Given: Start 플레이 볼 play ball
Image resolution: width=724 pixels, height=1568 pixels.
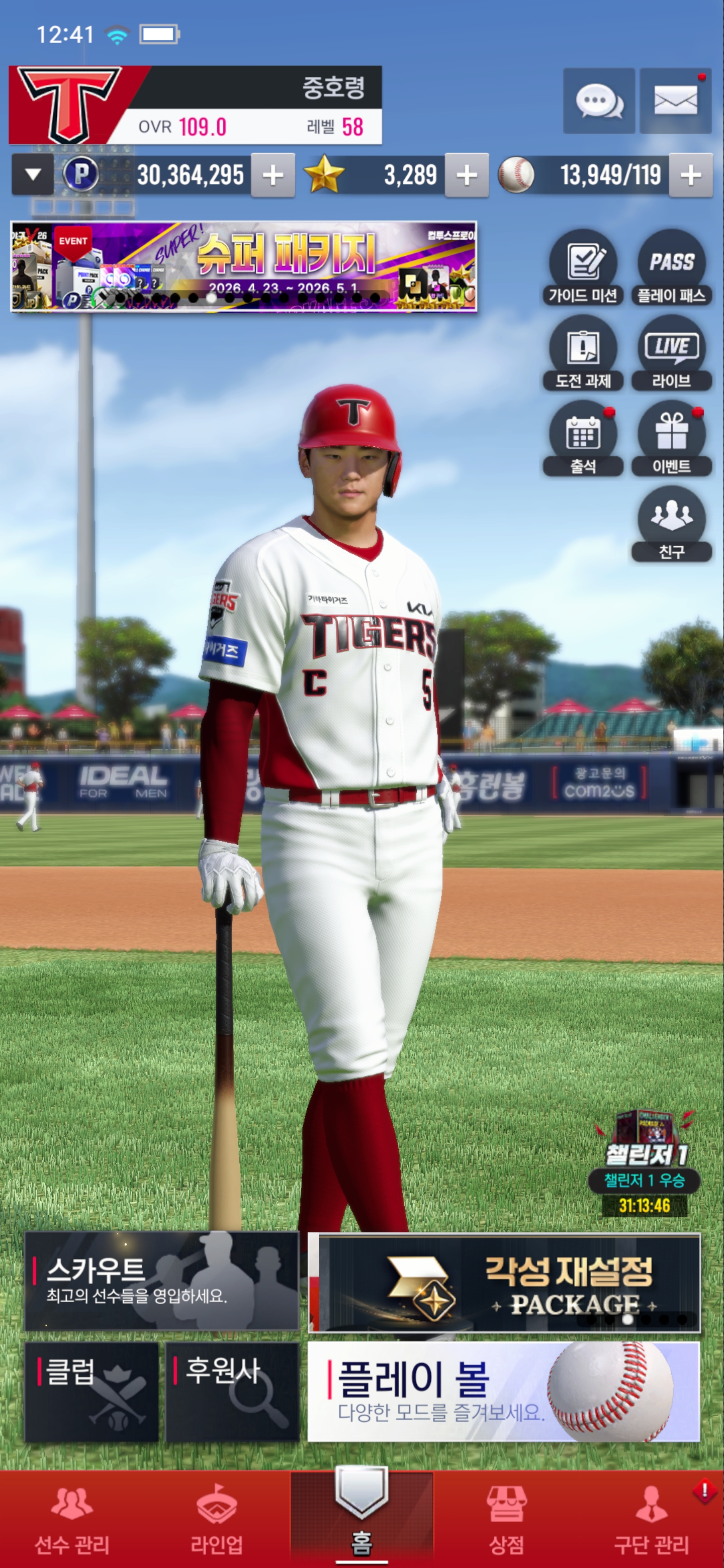Looking at the screenshot, I should pyautogui.click(x=503, y=1392).
